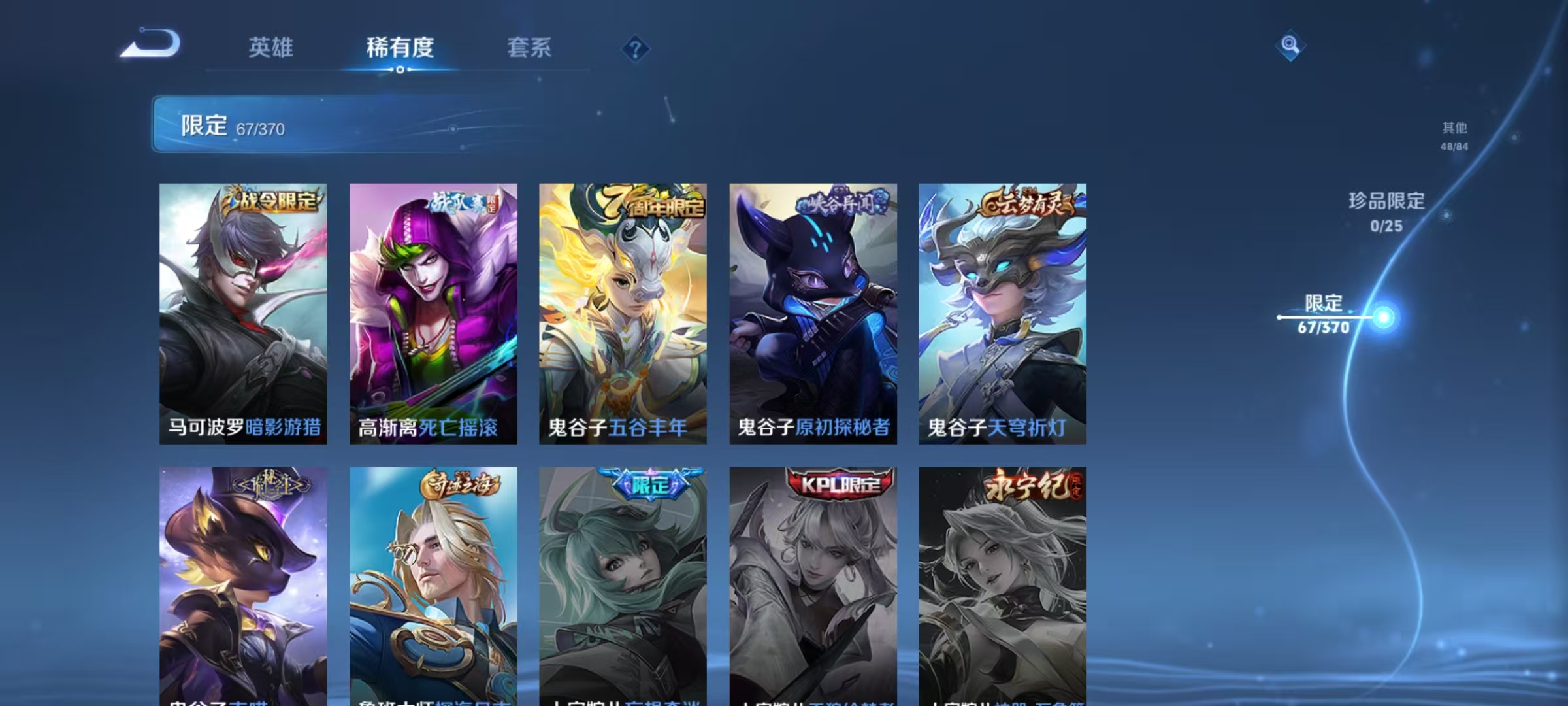Switch to the 套系 tab
Viewport: 1568px width, 706px height.
click(529, 48)
